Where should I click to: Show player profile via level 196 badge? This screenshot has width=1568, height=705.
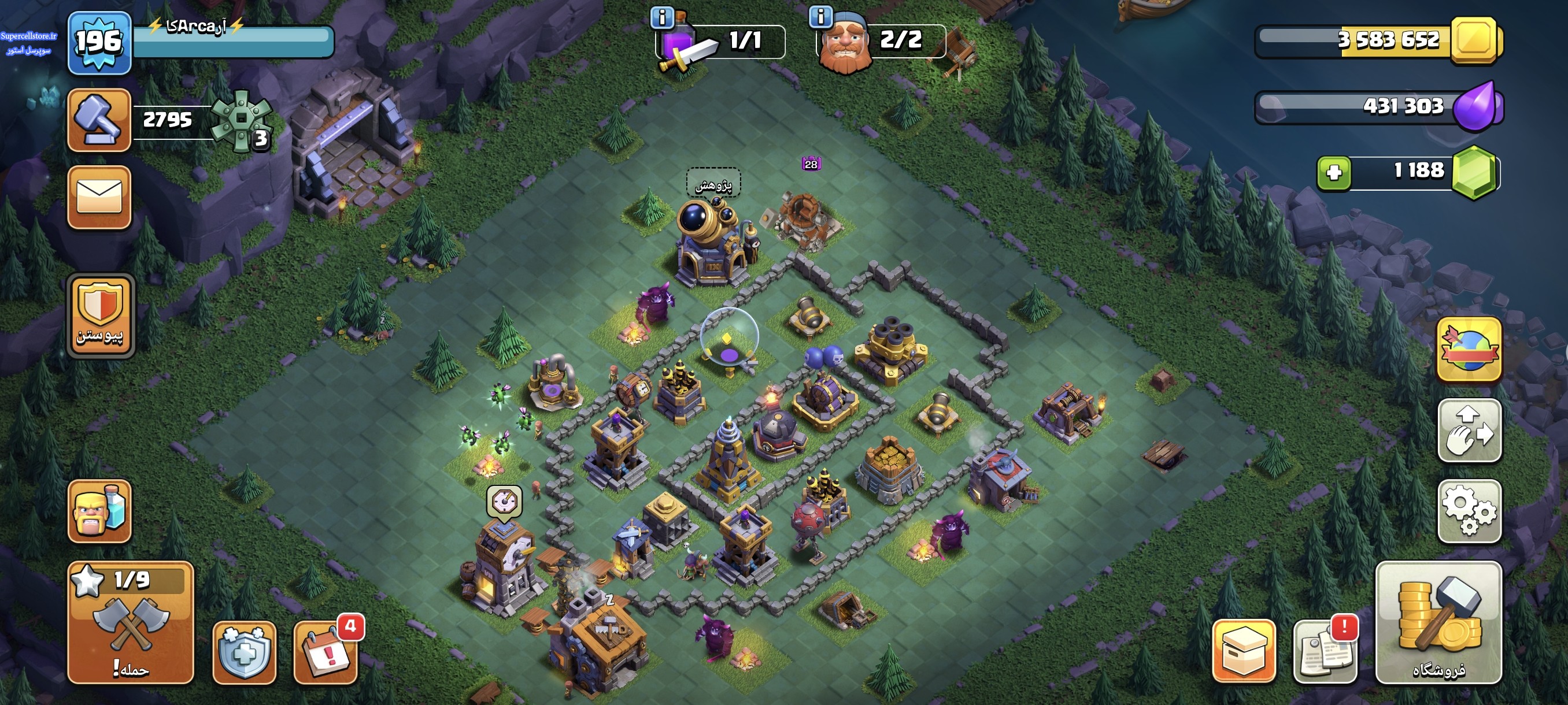(x=99, y=43)
